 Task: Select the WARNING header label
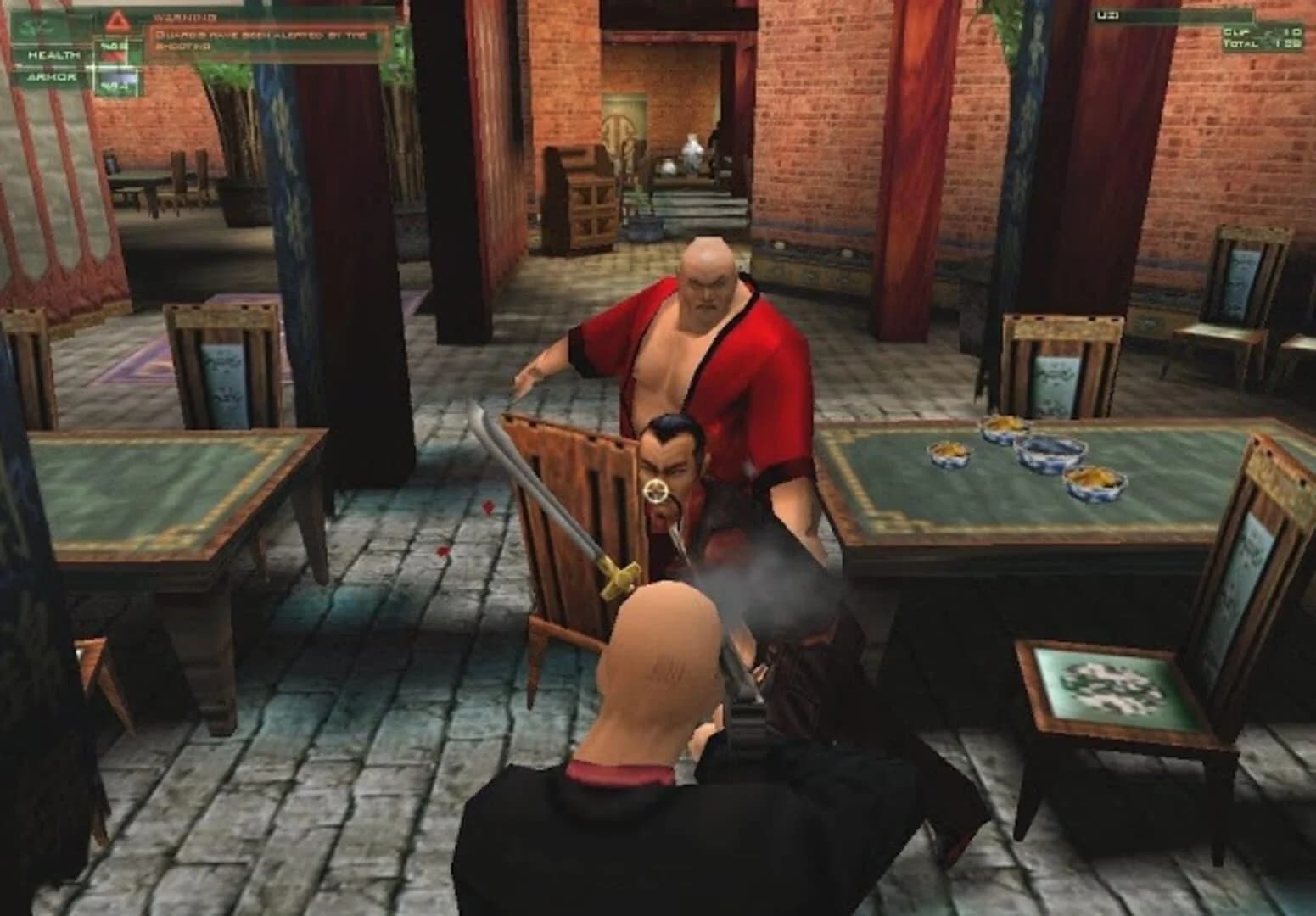click(x=187, y=18)
